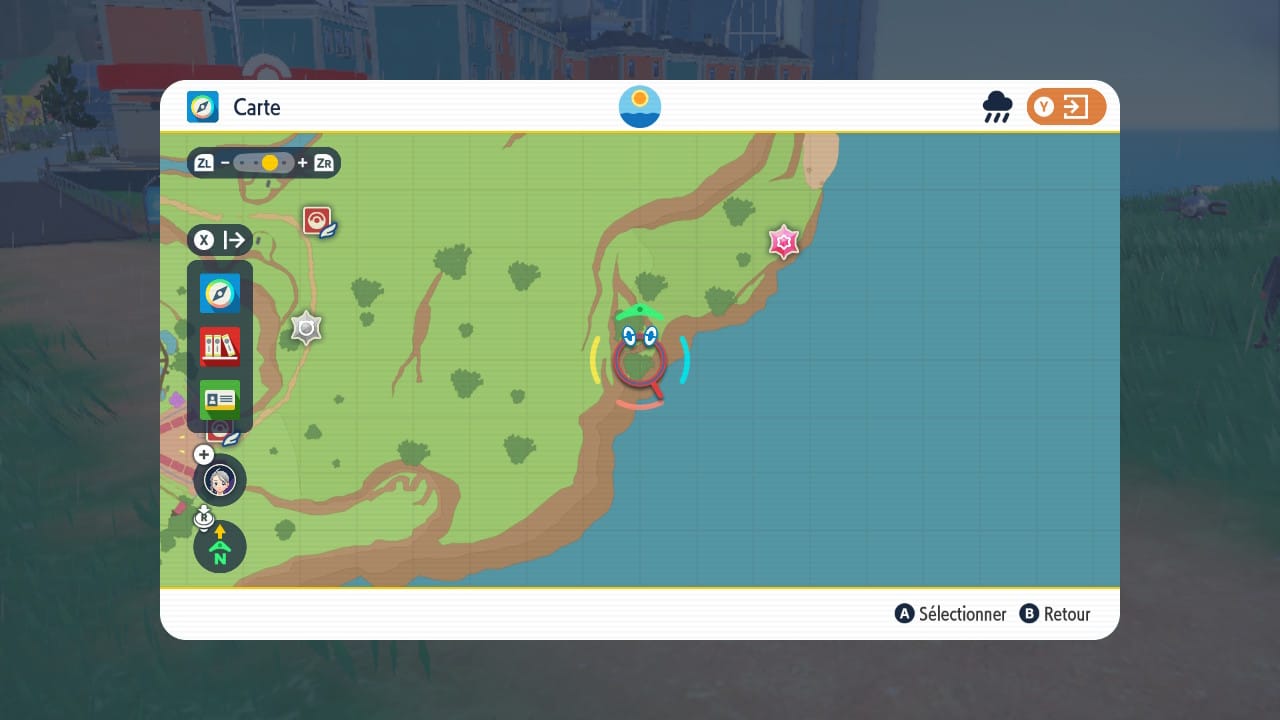Viewport: 1280px width, 720px height.
Task: Center map on the player portrait icon
Action: point(220,480)
